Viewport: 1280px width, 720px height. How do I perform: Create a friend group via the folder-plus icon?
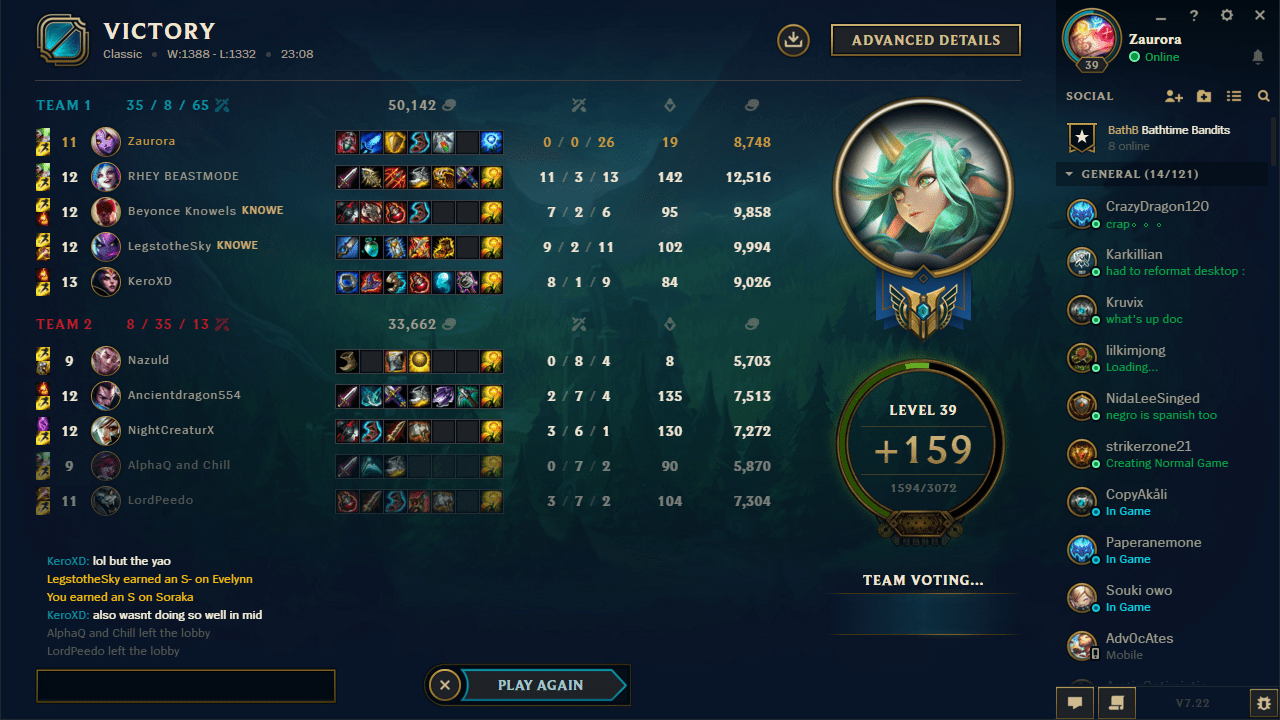coord(1204,96)
